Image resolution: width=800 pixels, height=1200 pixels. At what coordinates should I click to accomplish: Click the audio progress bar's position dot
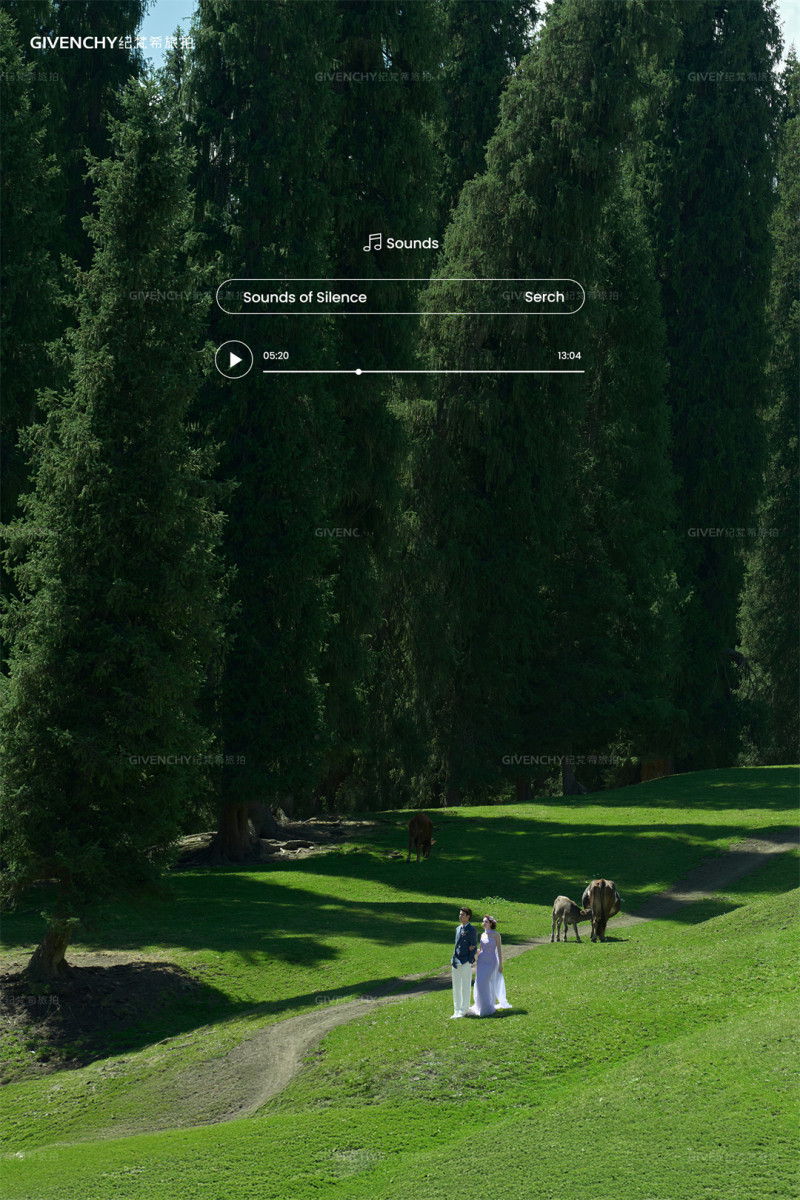coord(359,371)
